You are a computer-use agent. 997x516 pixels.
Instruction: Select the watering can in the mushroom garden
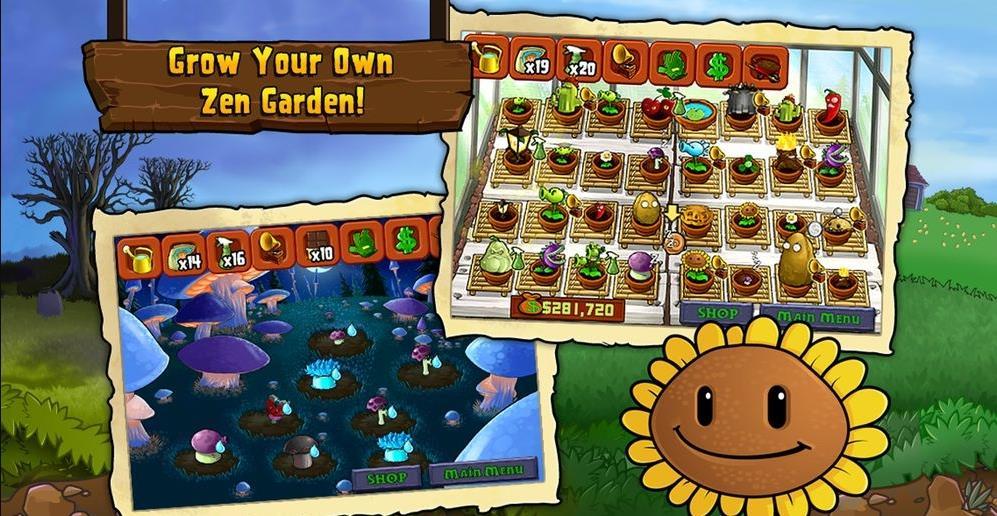click(x=140, y=256)
